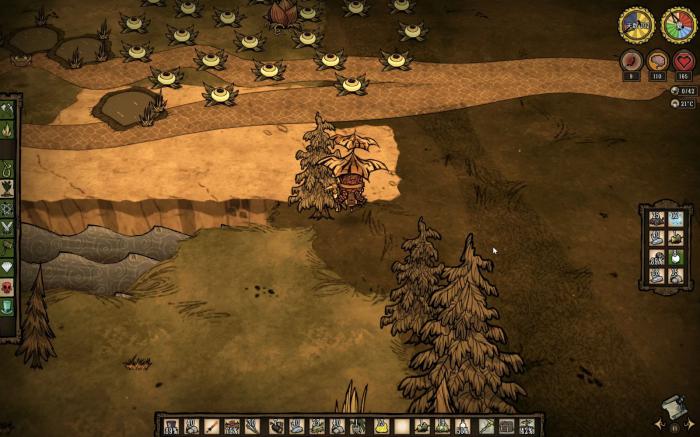Open the map using the scroll icon
700x437 pixels.
672,408
